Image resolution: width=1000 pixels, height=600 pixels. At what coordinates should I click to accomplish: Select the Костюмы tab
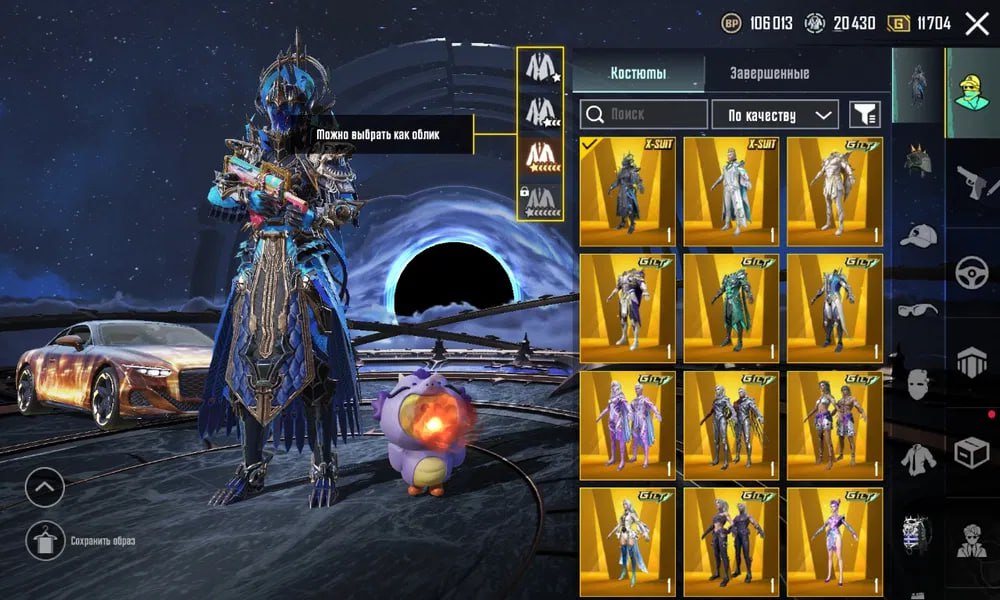[x=638, y=73]
